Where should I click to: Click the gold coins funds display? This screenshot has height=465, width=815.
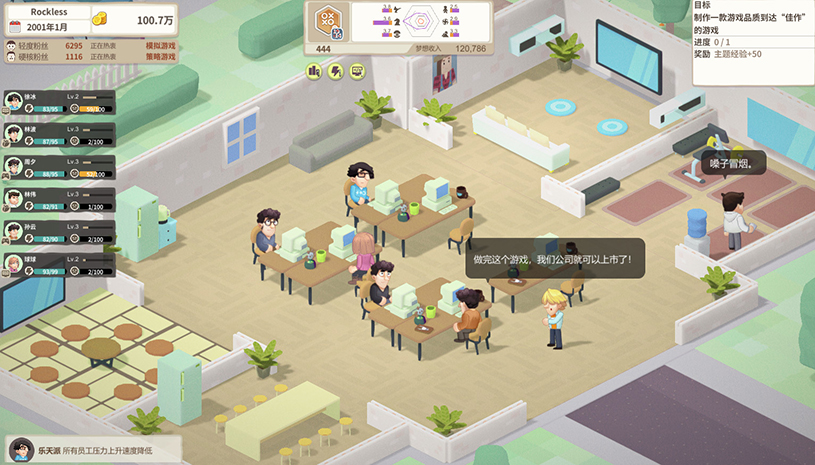tap(132, 19)
